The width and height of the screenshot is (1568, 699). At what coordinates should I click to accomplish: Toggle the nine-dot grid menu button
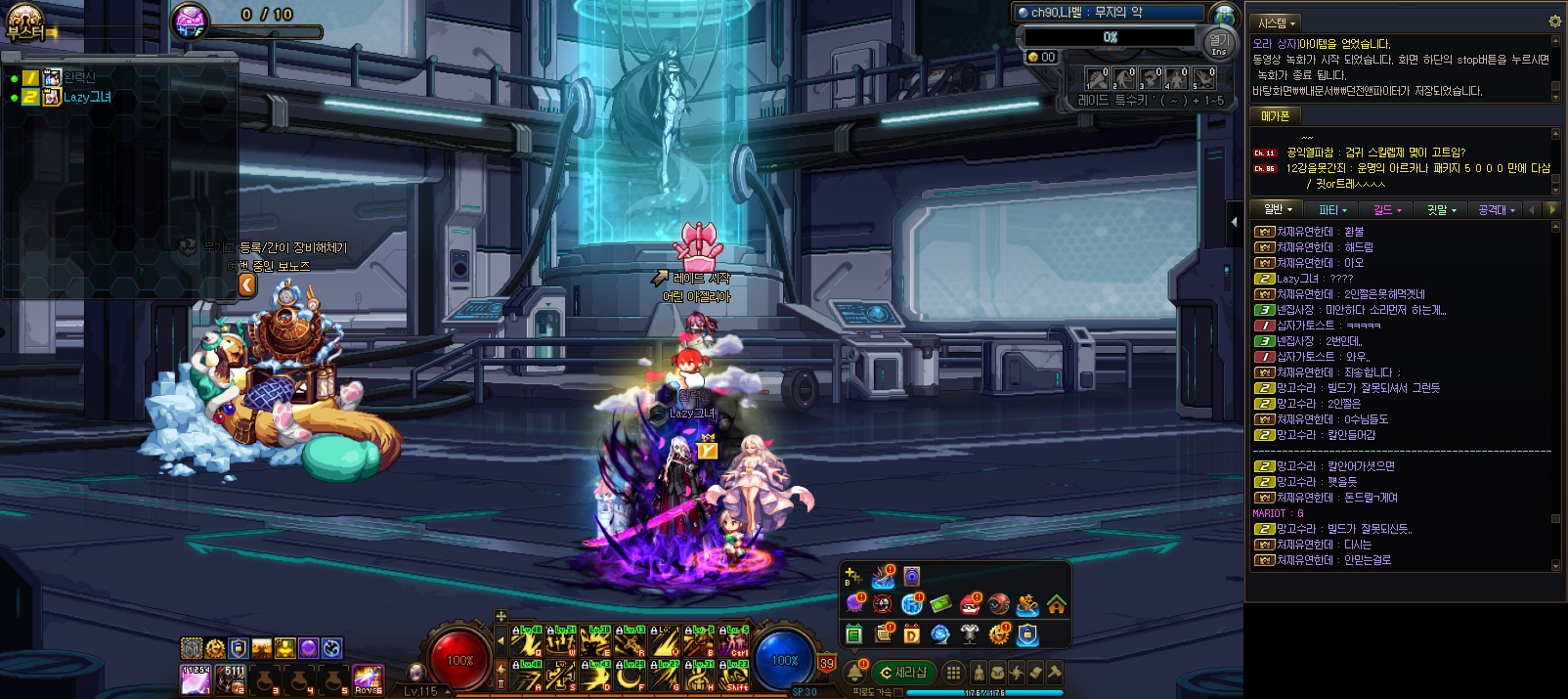pos(953,673)
